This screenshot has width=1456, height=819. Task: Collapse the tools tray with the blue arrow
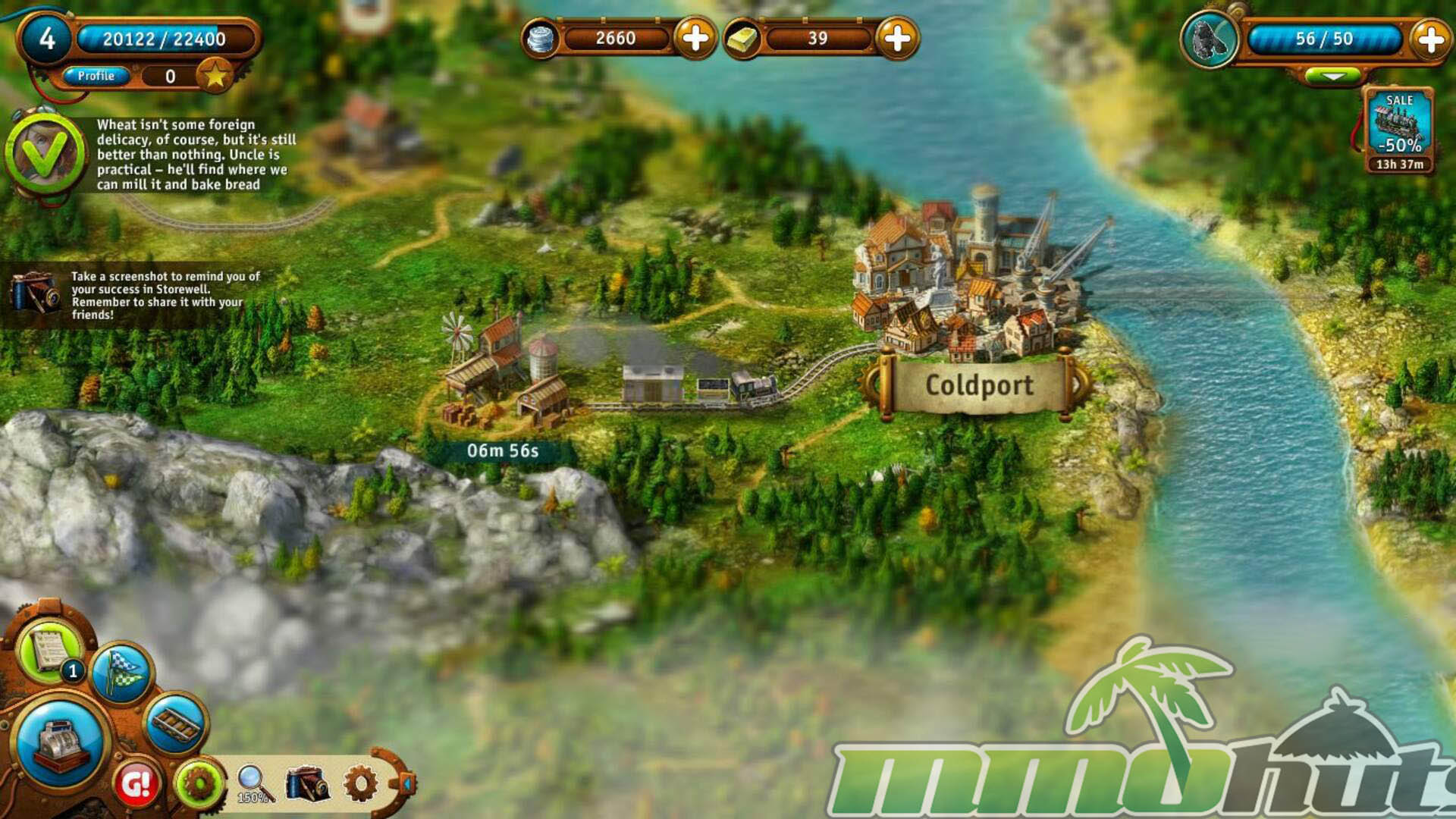(x=407, y=783)
